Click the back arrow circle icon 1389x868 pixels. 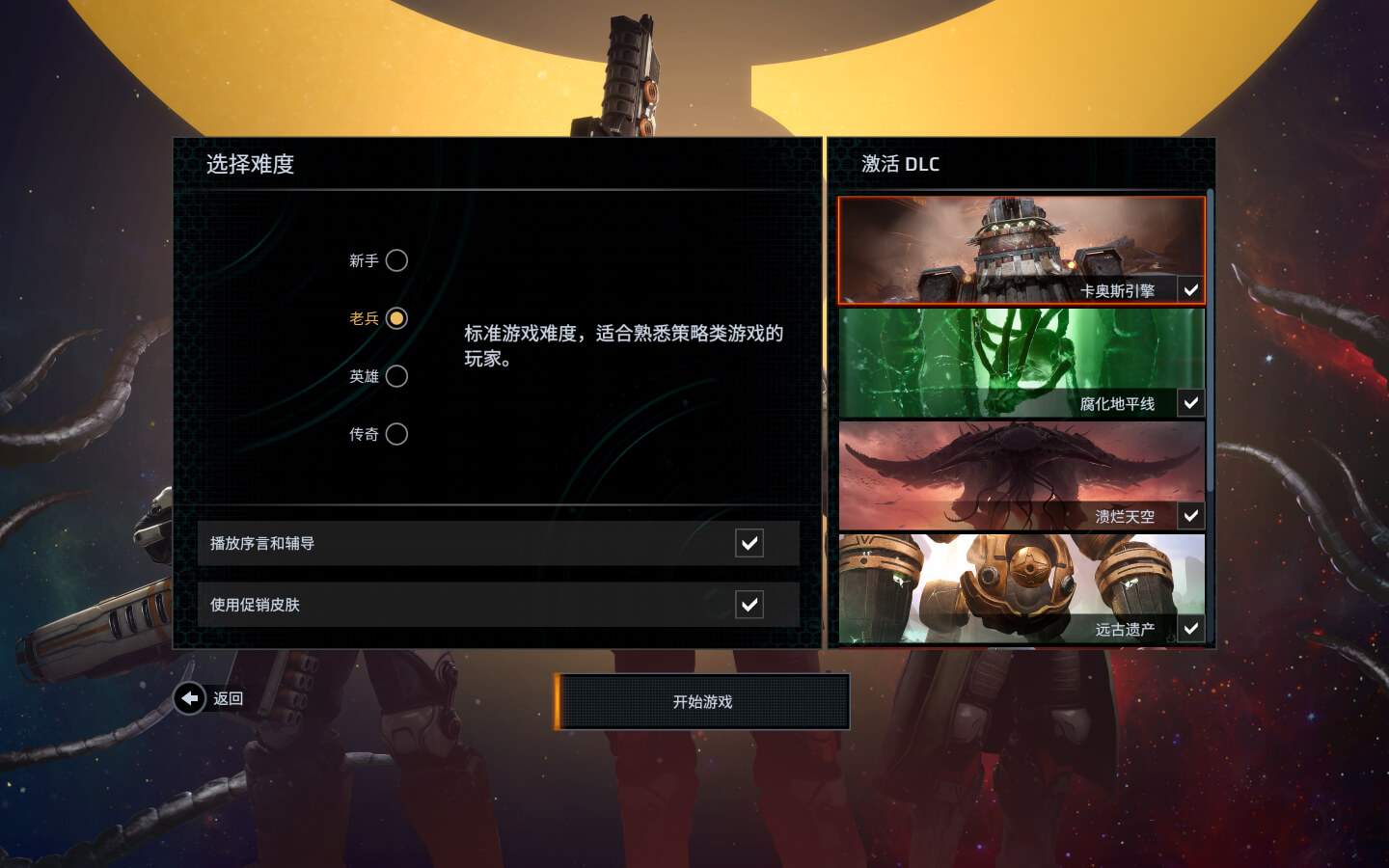coord(189,698)
